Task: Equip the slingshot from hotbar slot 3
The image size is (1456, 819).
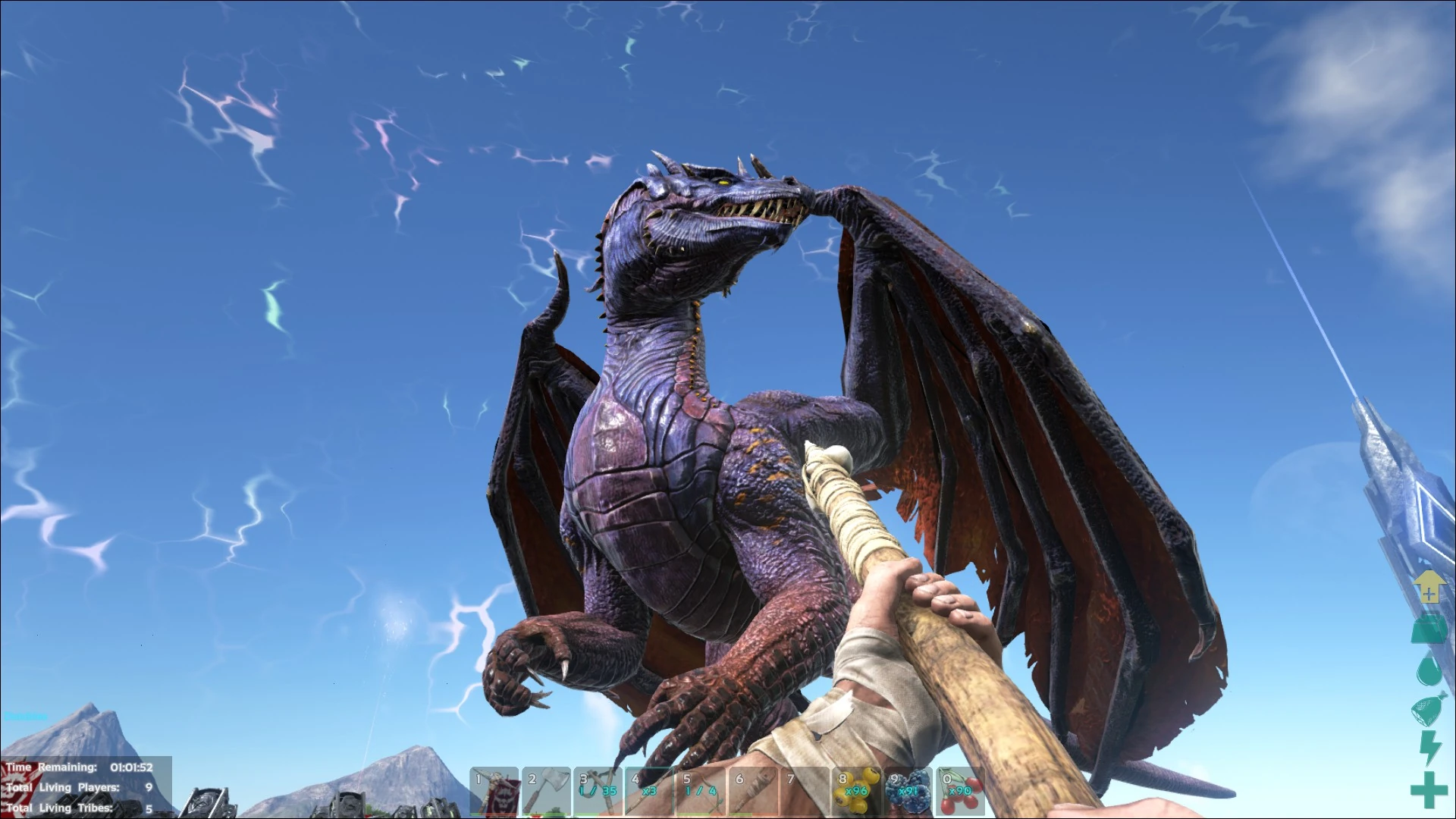Action: coord(544,792)
